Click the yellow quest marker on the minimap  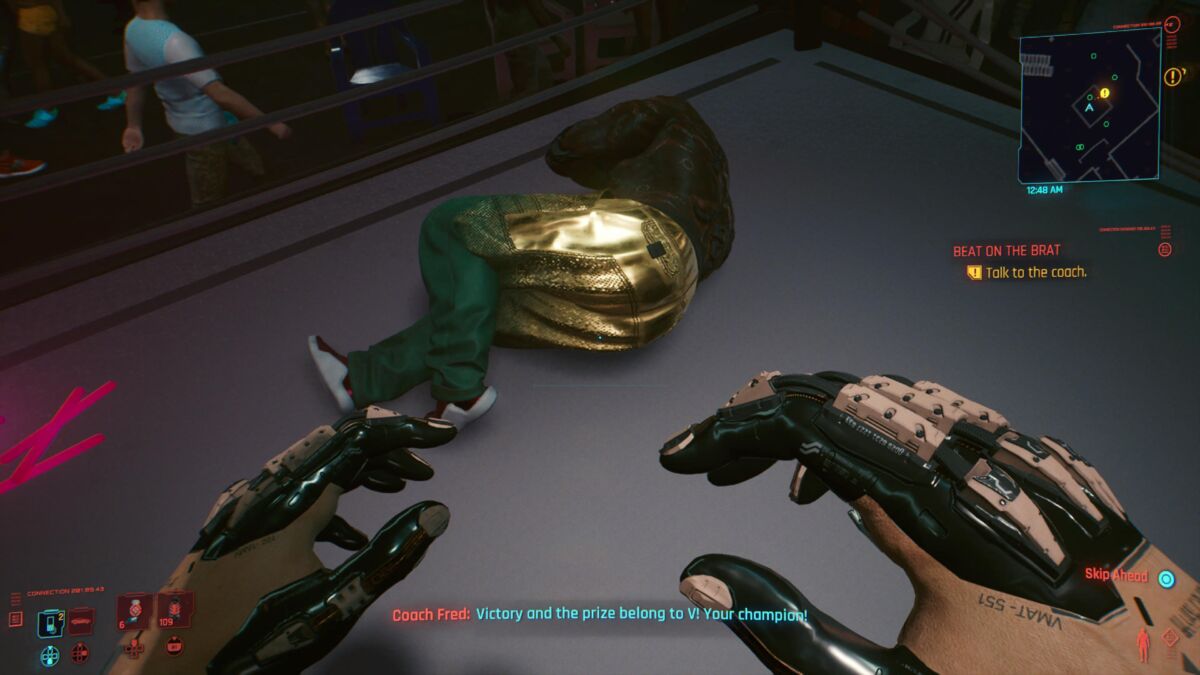point(1105,93)
